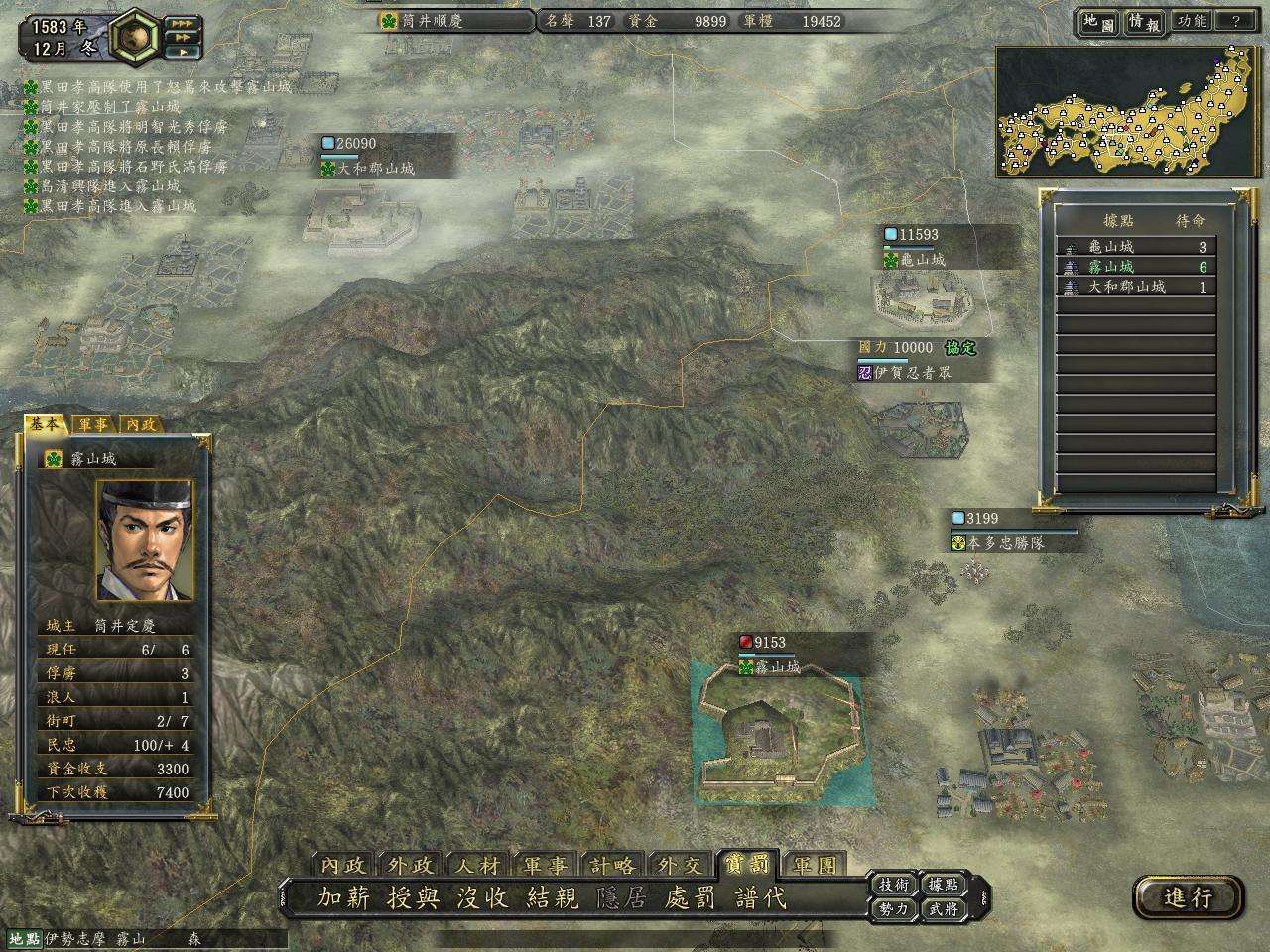Show the 武將 officers list
Screen dimensions: 1270x952
(x=943, y=908)
